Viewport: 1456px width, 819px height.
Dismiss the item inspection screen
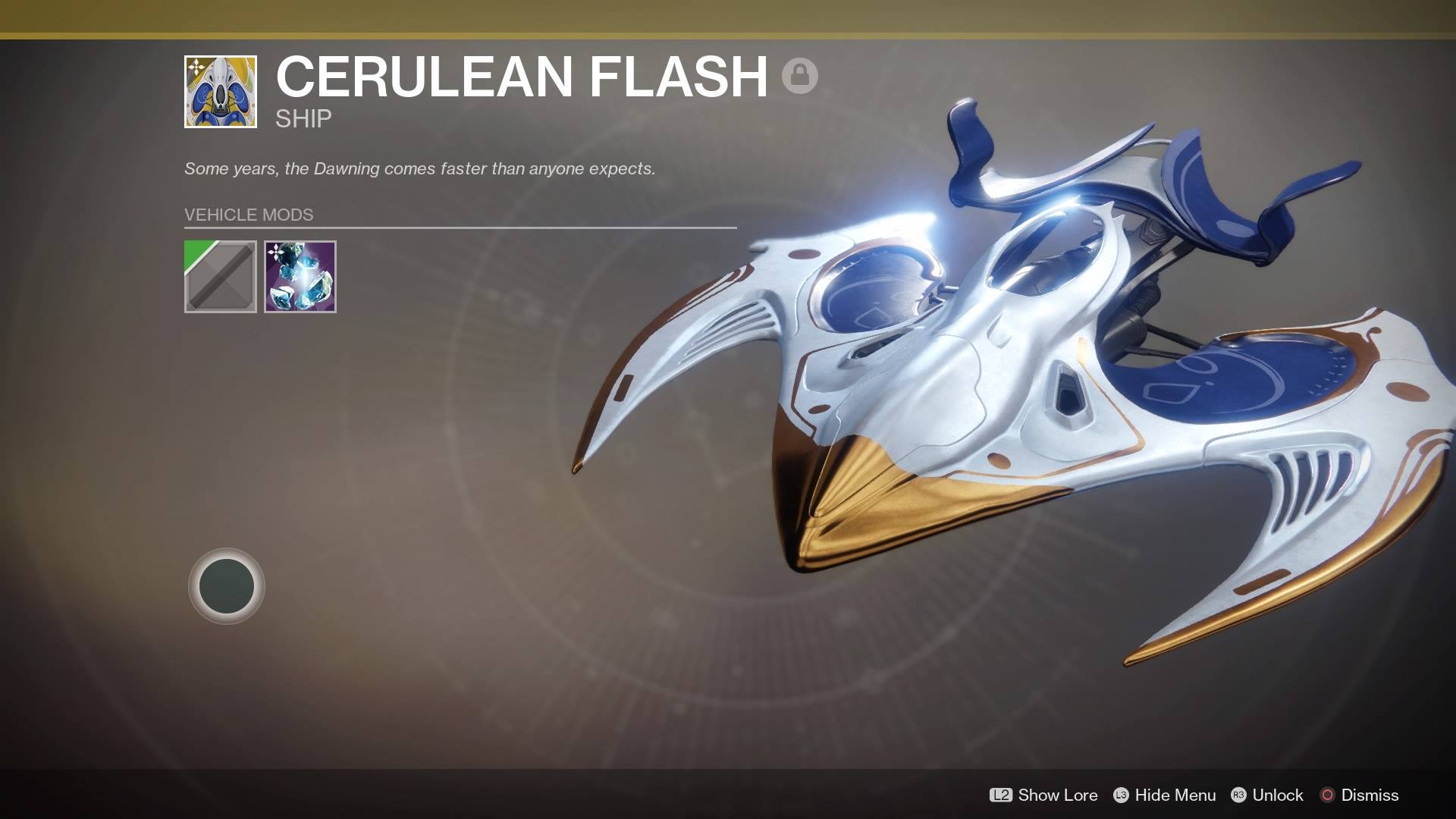(x=1360, y=795)
